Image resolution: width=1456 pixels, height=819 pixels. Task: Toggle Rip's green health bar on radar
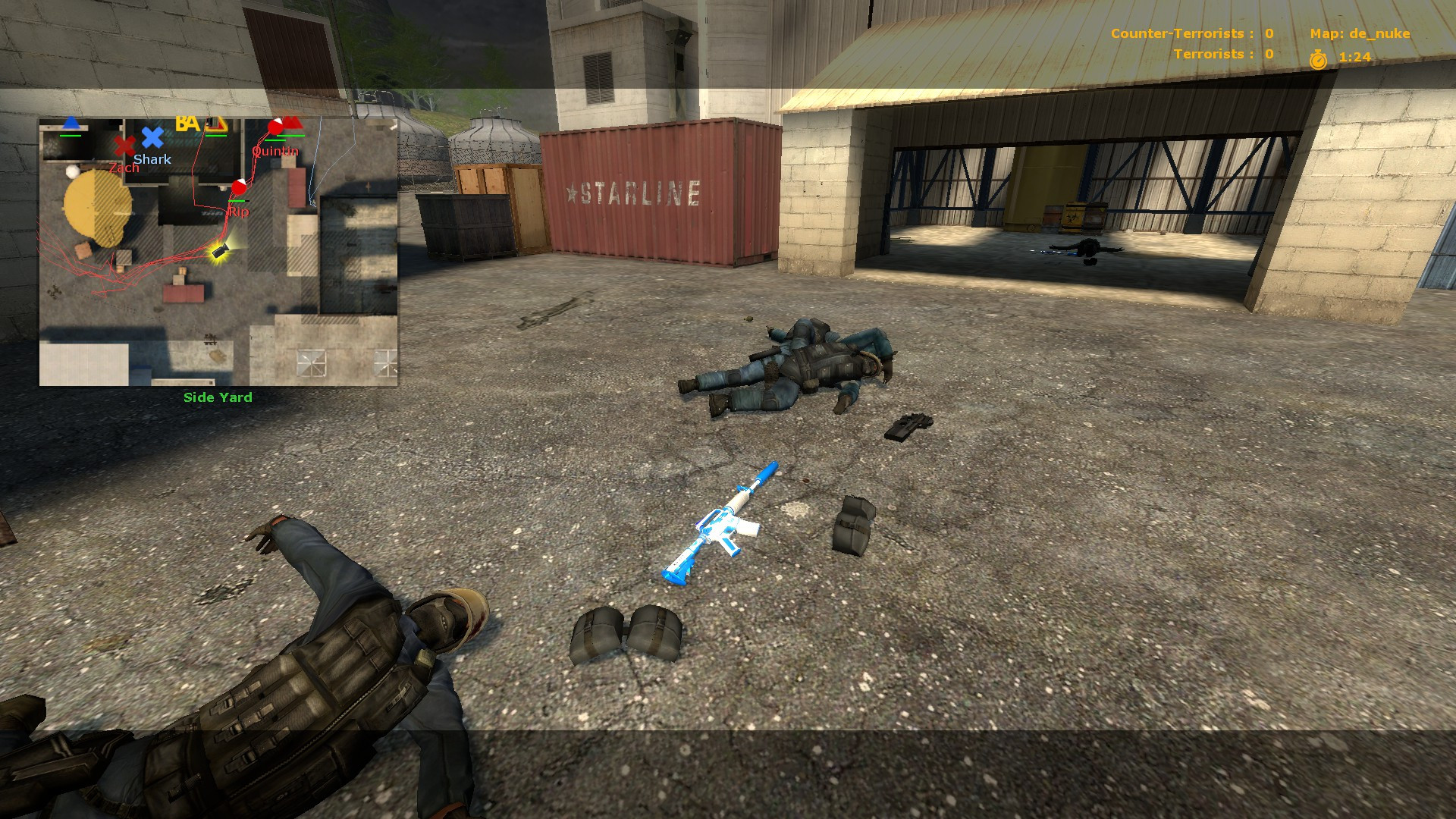coord(237,201)
